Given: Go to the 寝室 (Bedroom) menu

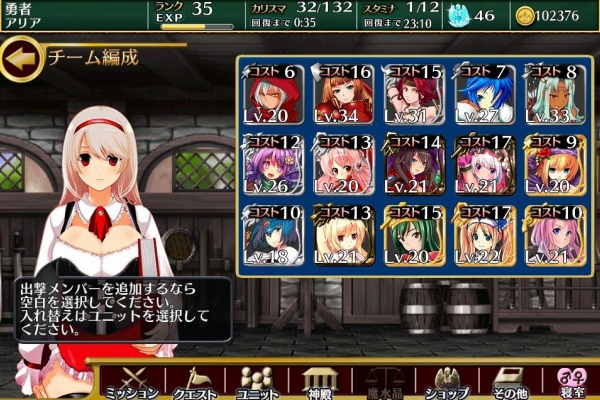Looking at the screenshot, I should click(x=572, y=380).
